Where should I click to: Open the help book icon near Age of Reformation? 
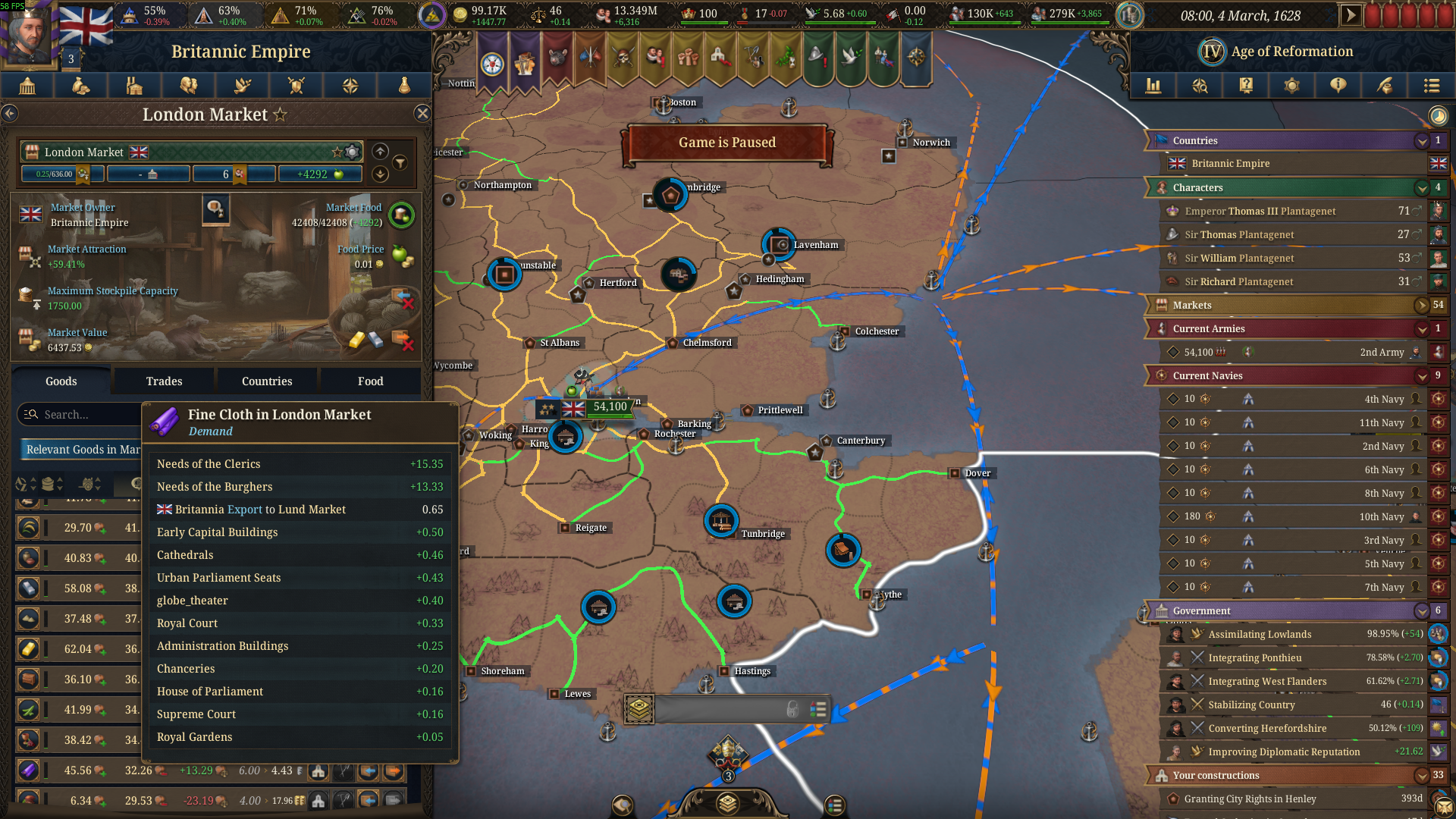1245,86
